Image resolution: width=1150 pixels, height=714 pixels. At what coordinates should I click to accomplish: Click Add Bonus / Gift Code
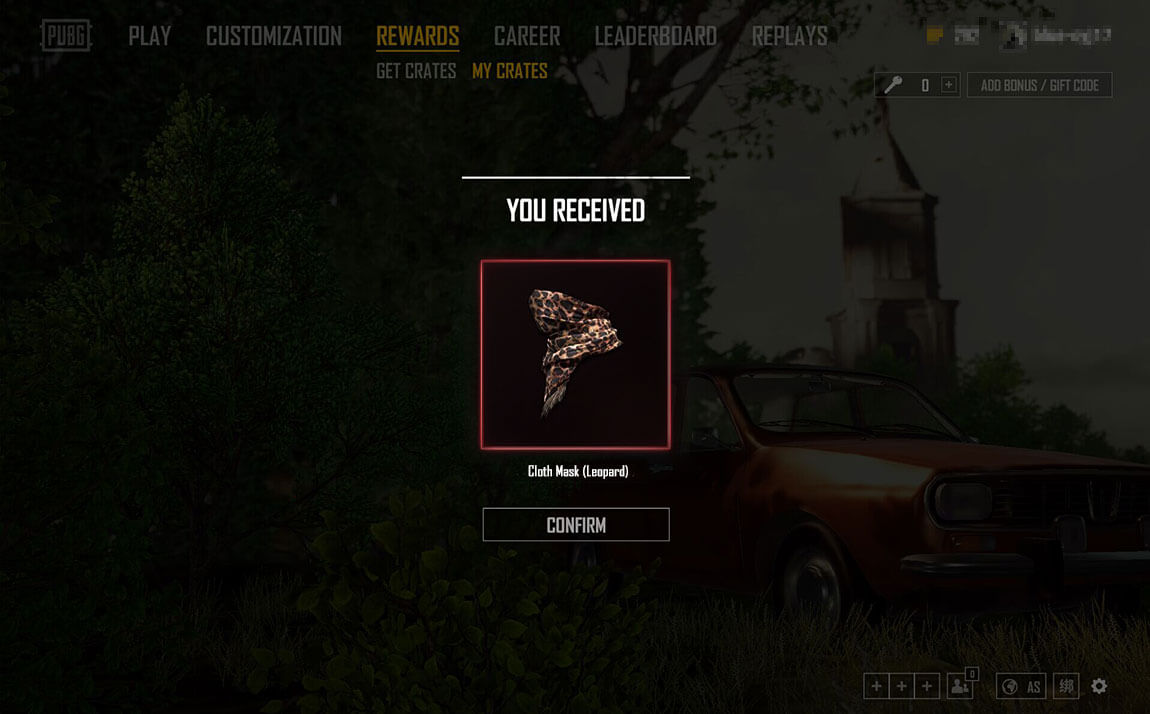(x=1039, y=85)
